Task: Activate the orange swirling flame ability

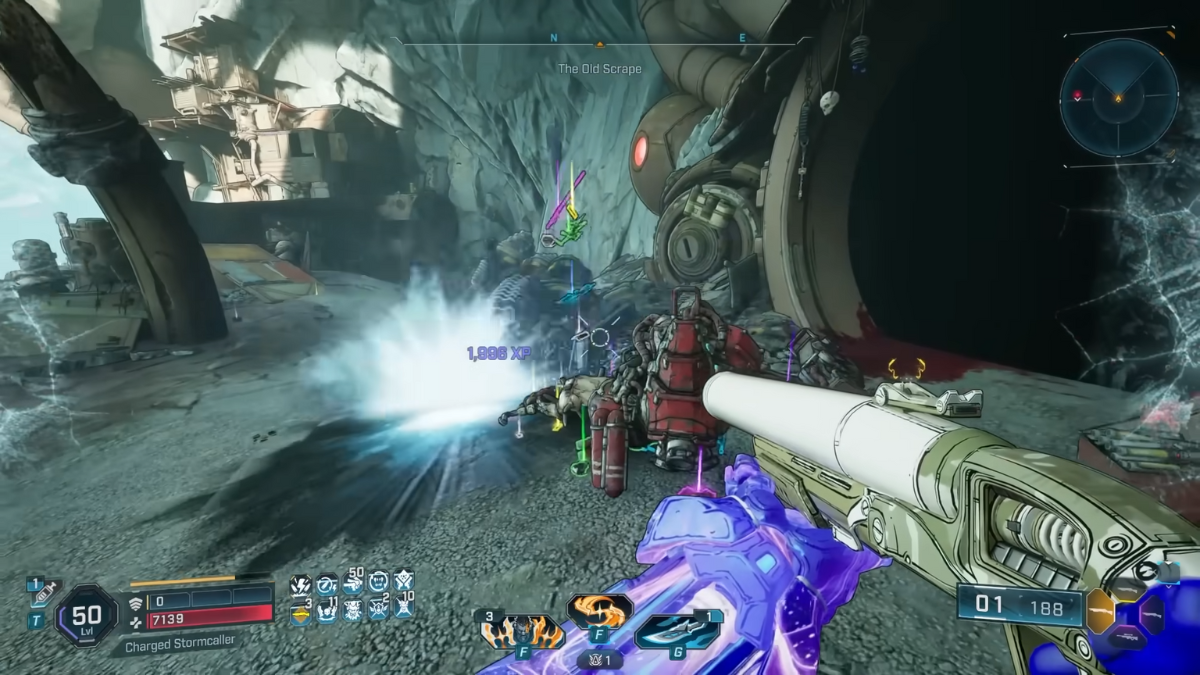Action: [x=599, y=609]
